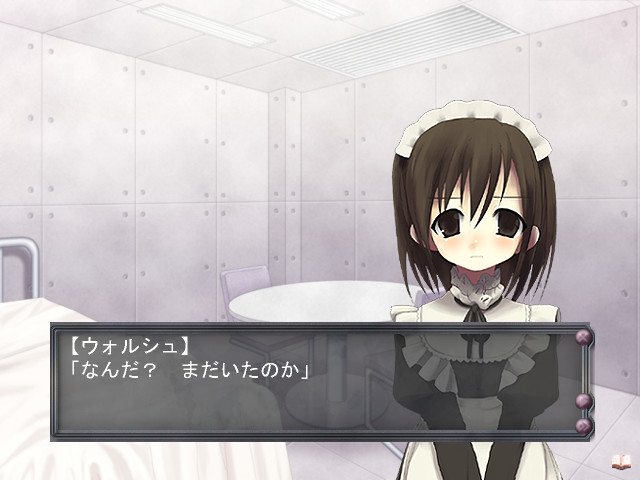The image size is (640, 480).
Task: Click the top round orb on the dialogue box
Action: [x=583, y=336]
